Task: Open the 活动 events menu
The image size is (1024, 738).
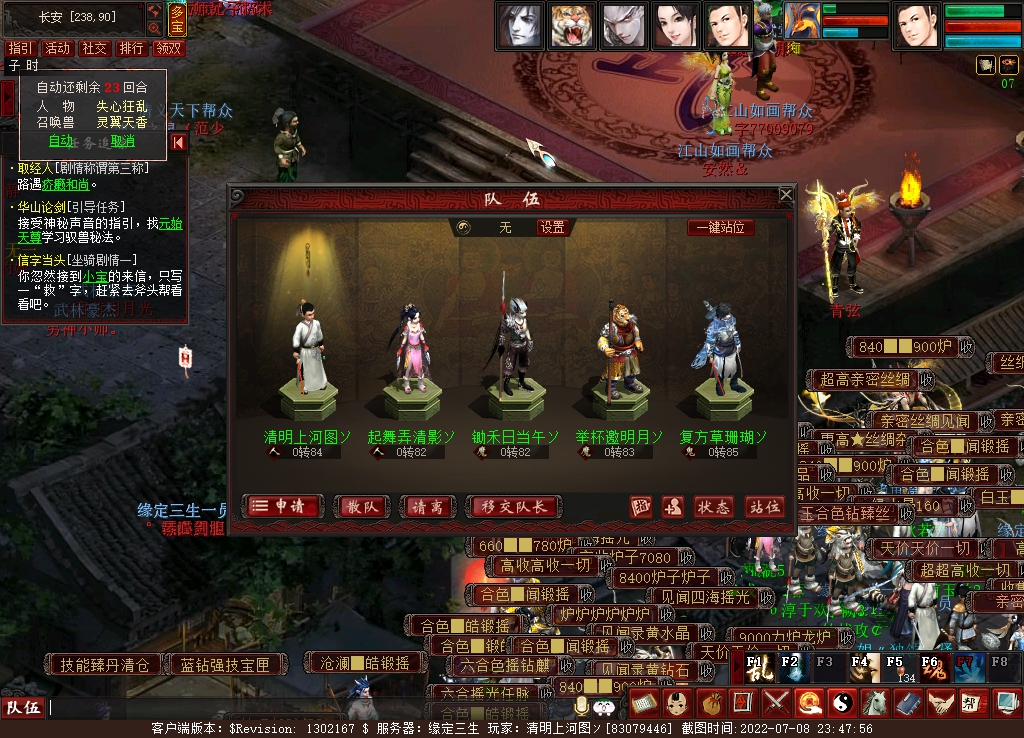Action: point(58,48)
